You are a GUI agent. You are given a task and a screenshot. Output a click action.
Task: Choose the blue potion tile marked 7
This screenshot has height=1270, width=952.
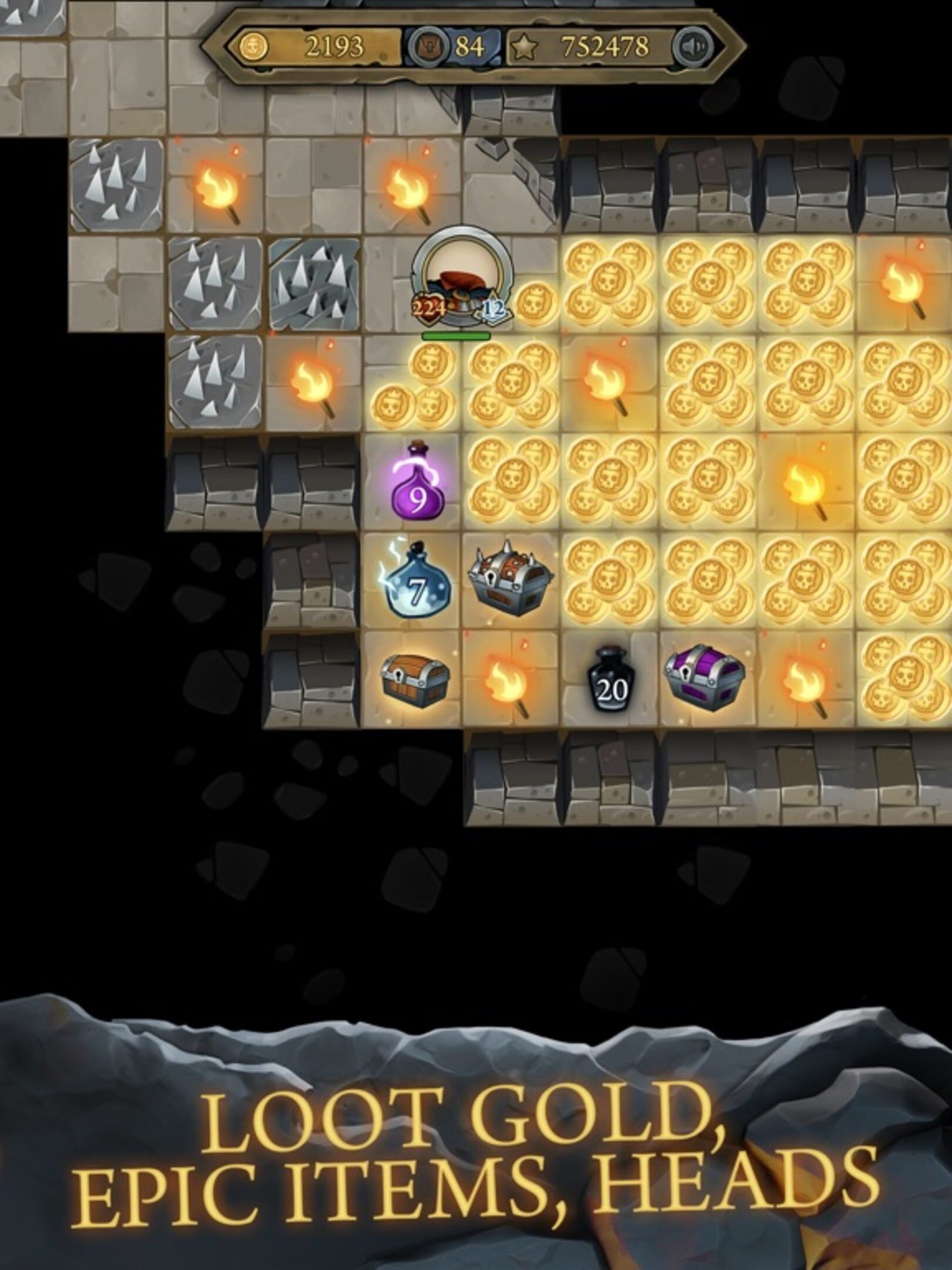[415, 582]
